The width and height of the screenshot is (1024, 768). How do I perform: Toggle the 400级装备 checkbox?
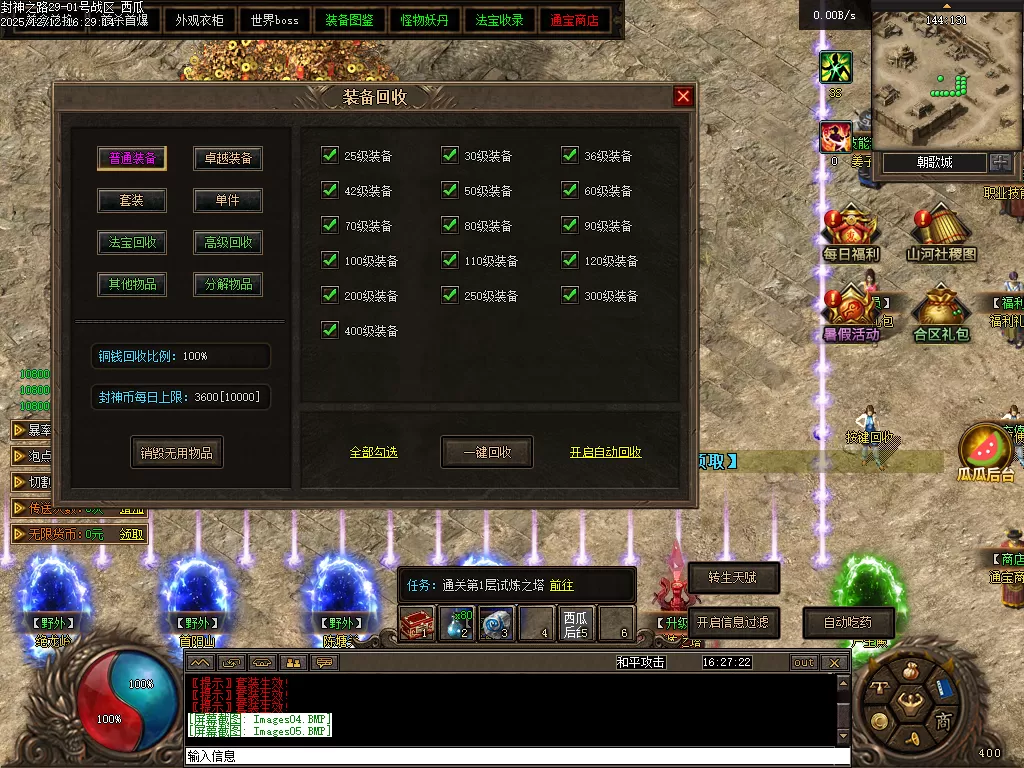(x=330, y=330)
